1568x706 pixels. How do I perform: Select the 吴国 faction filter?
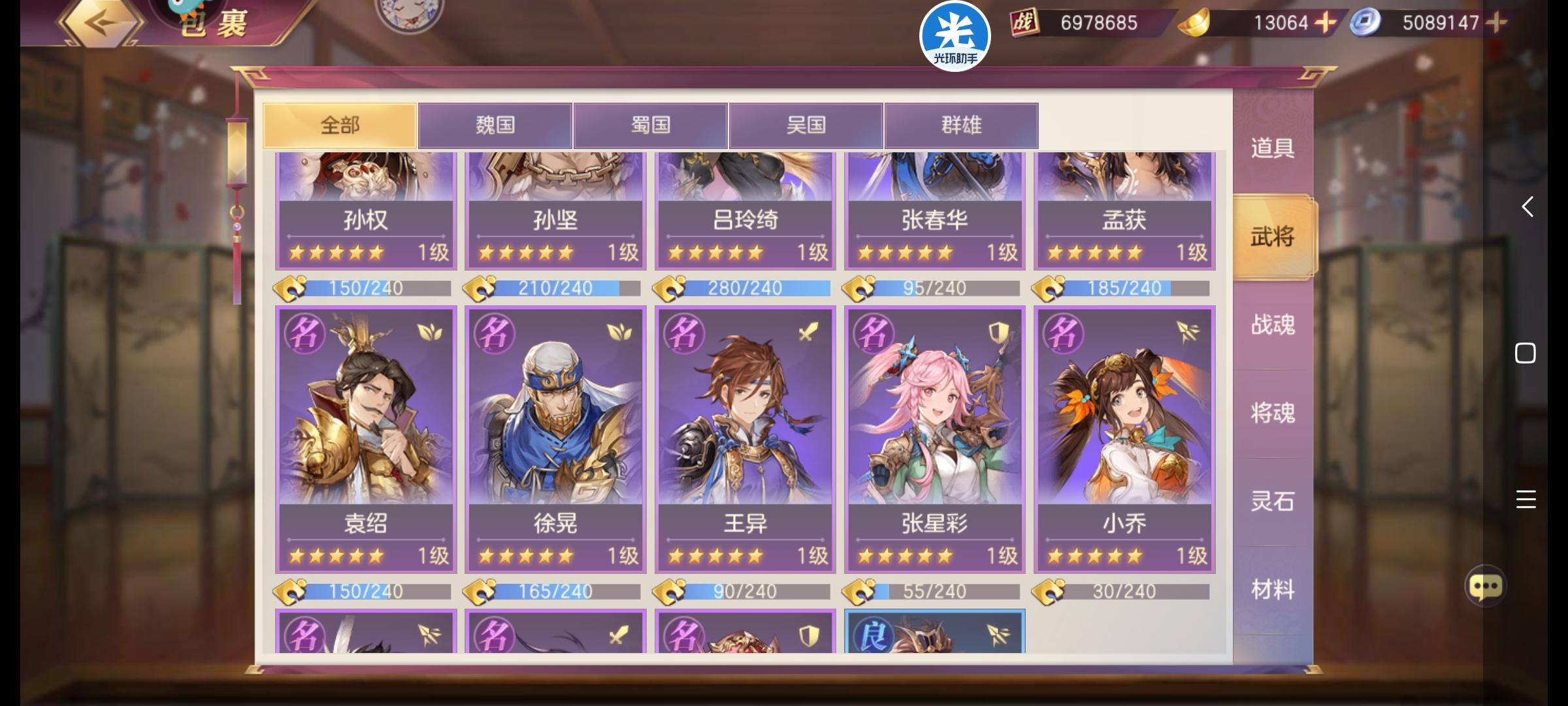[x=806, y=126]
